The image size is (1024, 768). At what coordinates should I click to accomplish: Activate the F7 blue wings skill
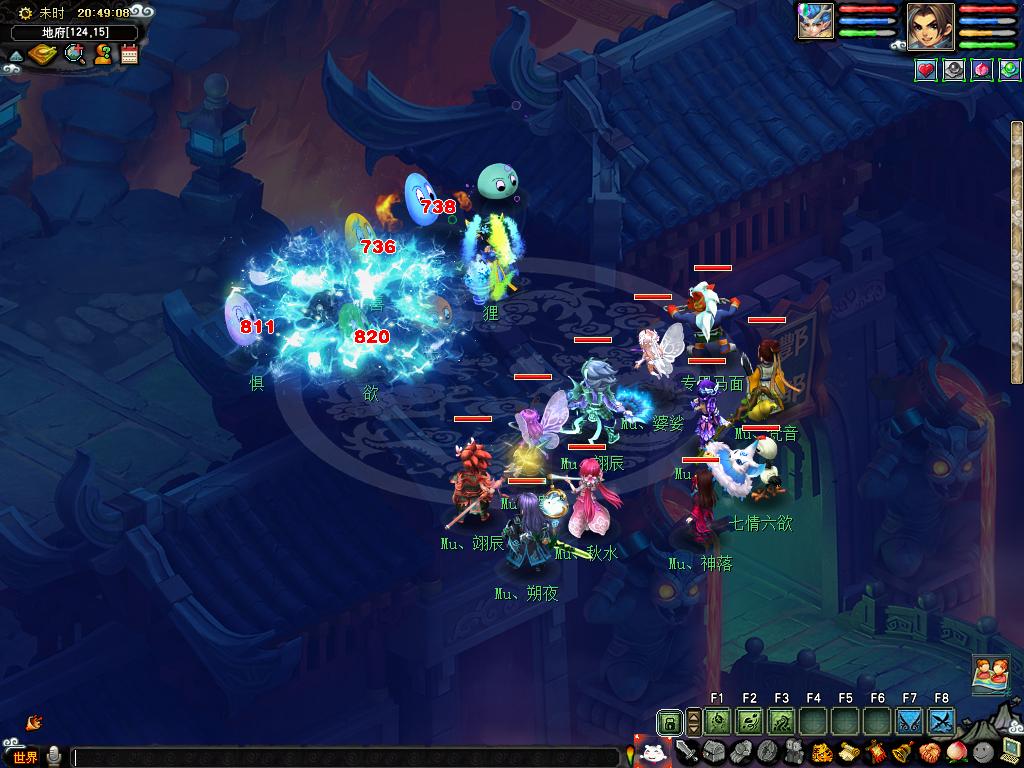[909, 721]
